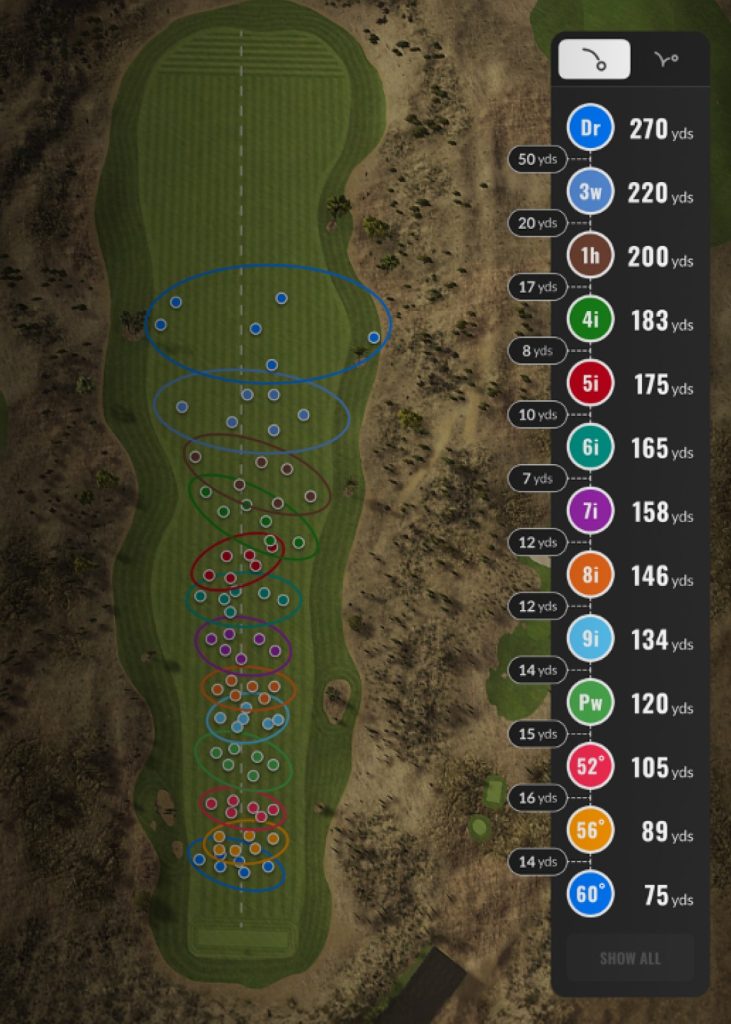731x1024 pixels.
Task: Select the light blue 9i iron
Action: point(590,640)
